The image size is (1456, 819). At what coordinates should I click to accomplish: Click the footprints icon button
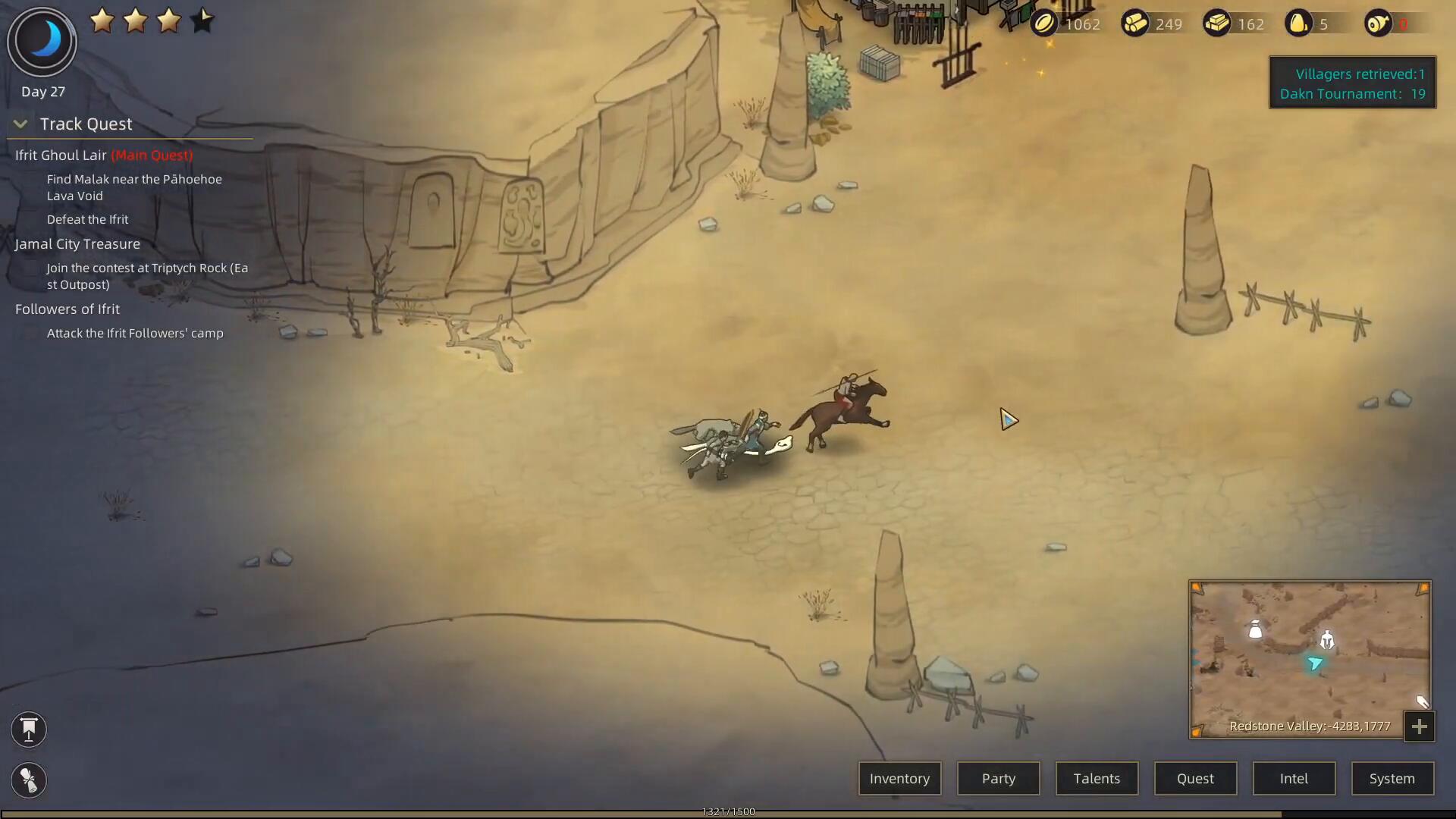(29, 780)
